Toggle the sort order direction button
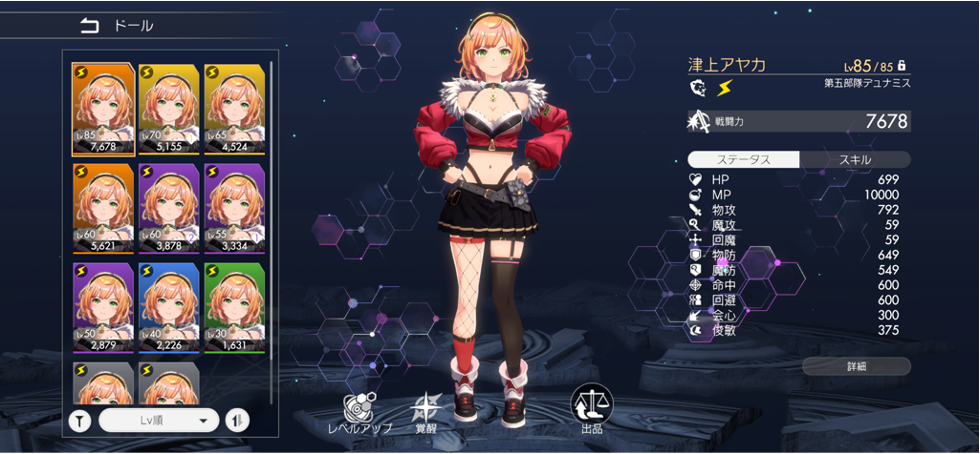The image size is (980, 454). [x=237, y=420]
